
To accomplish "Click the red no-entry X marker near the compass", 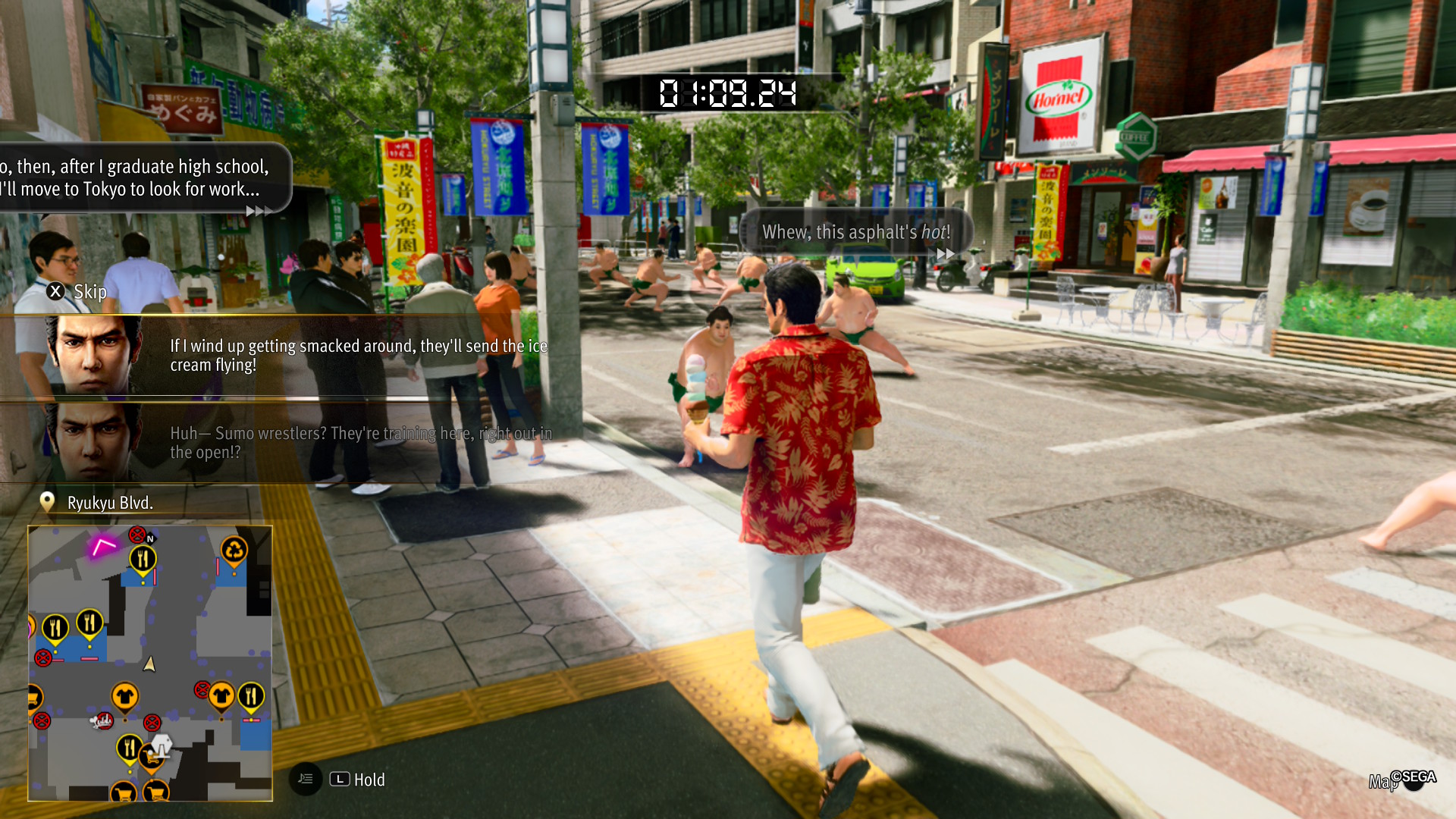I will click(138, 535).
